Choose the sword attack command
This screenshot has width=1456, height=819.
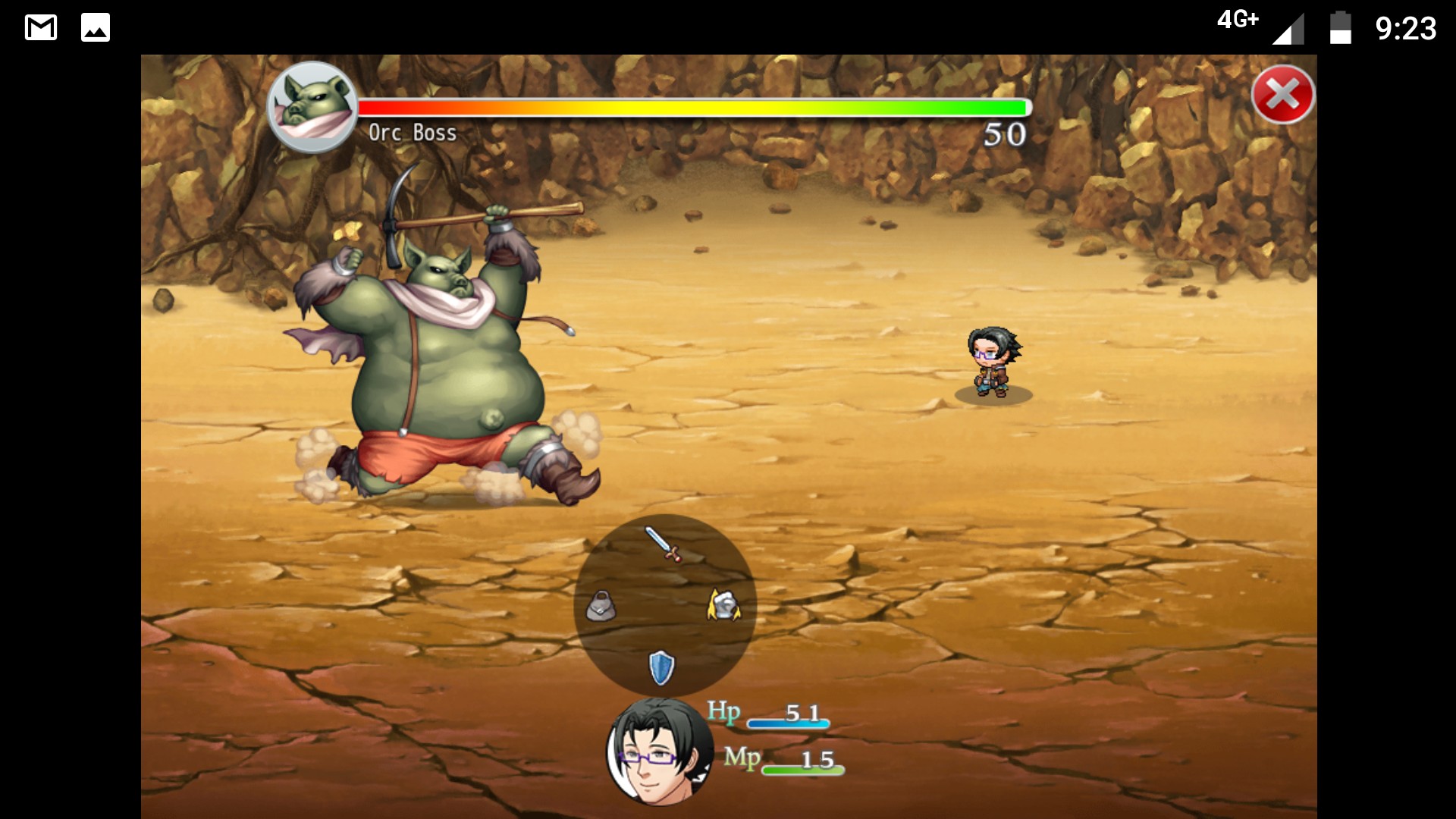pyautogui.click(x=664, y=544)
